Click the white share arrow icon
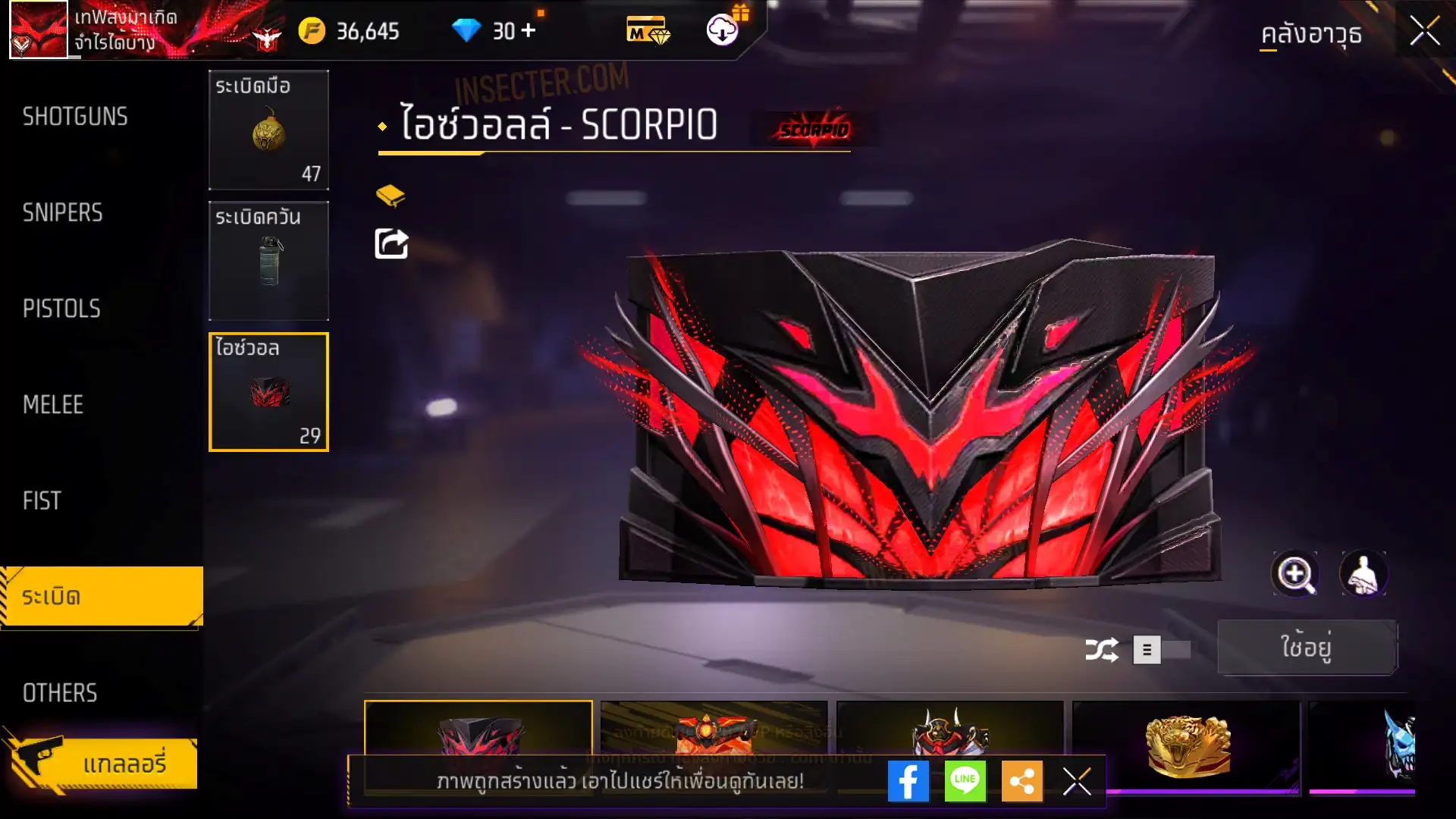This screenshot has height=819, width=1456. click(x=391, y=244)
